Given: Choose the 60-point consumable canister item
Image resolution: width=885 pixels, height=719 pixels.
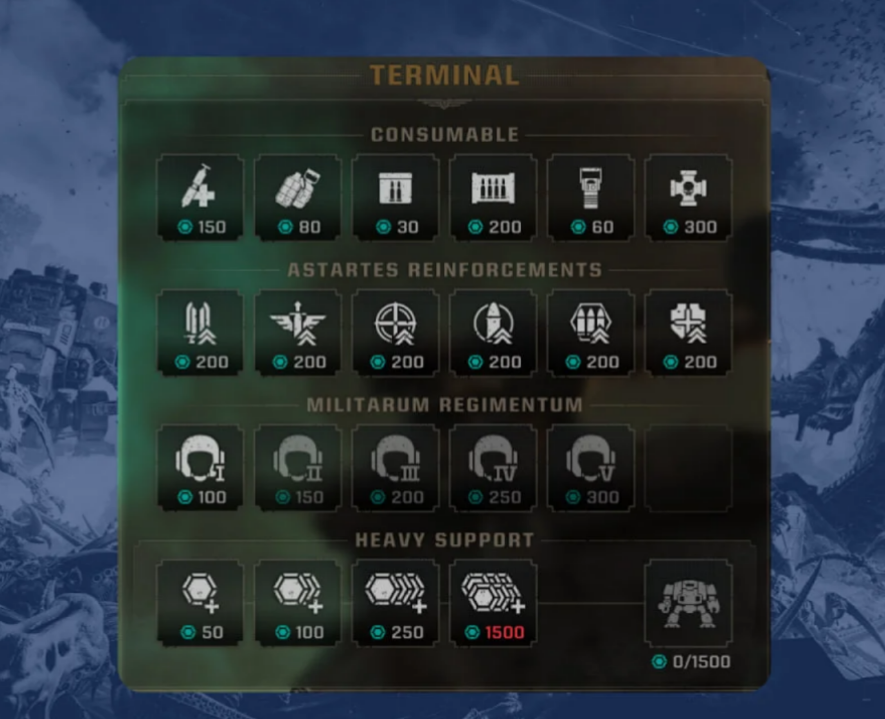Looking at the screenshot, I should 591,197.
